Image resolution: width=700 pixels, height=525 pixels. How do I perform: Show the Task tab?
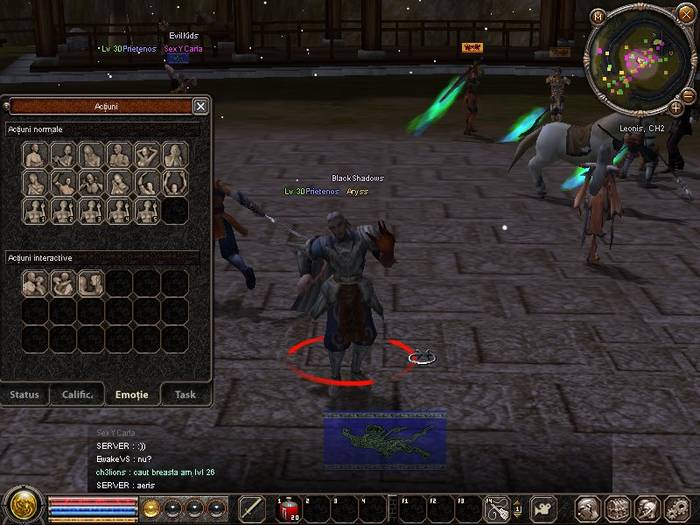(x=185, y=394)
